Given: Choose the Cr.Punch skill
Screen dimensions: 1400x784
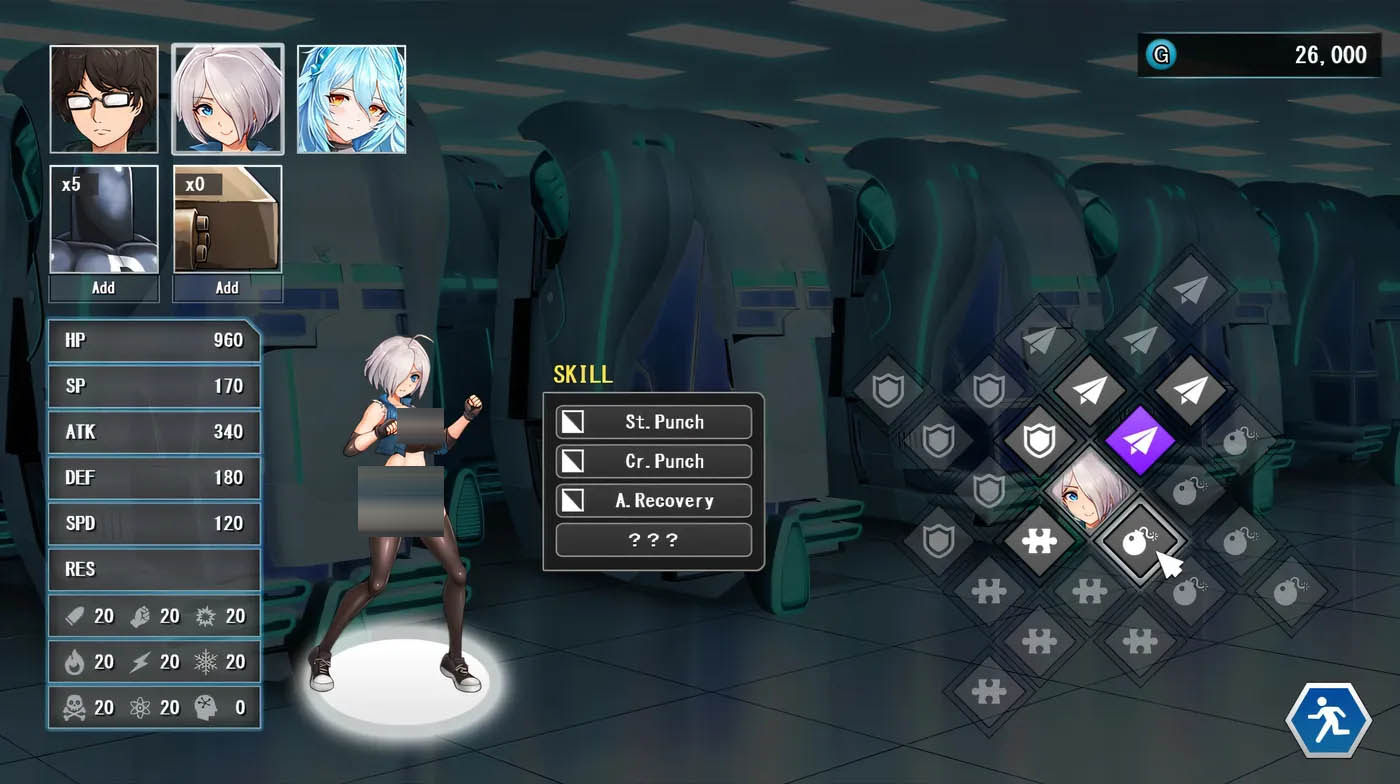Looking at the screenshot, I should click(654, 461).
